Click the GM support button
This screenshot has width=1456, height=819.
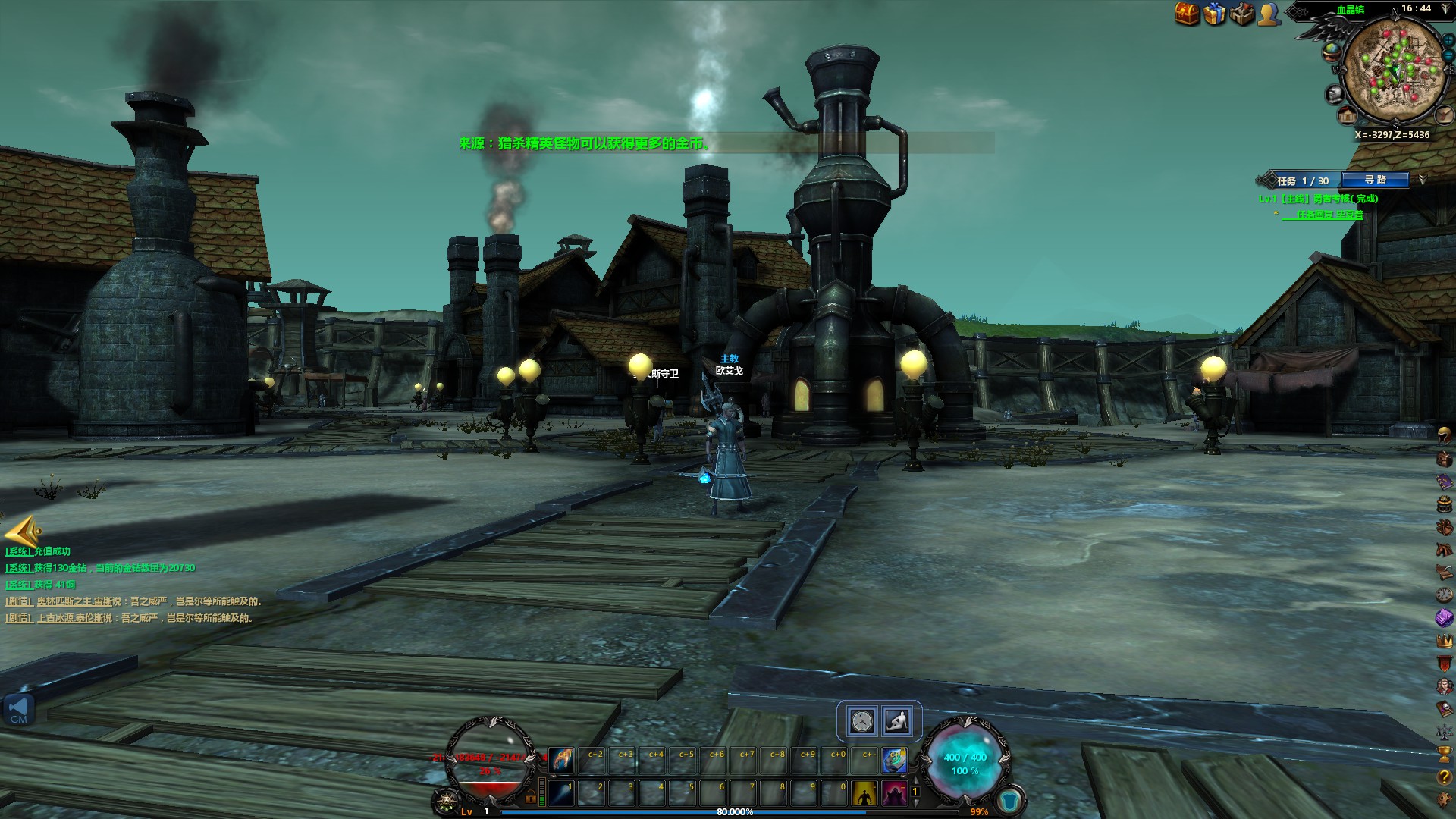click(18, 711)
